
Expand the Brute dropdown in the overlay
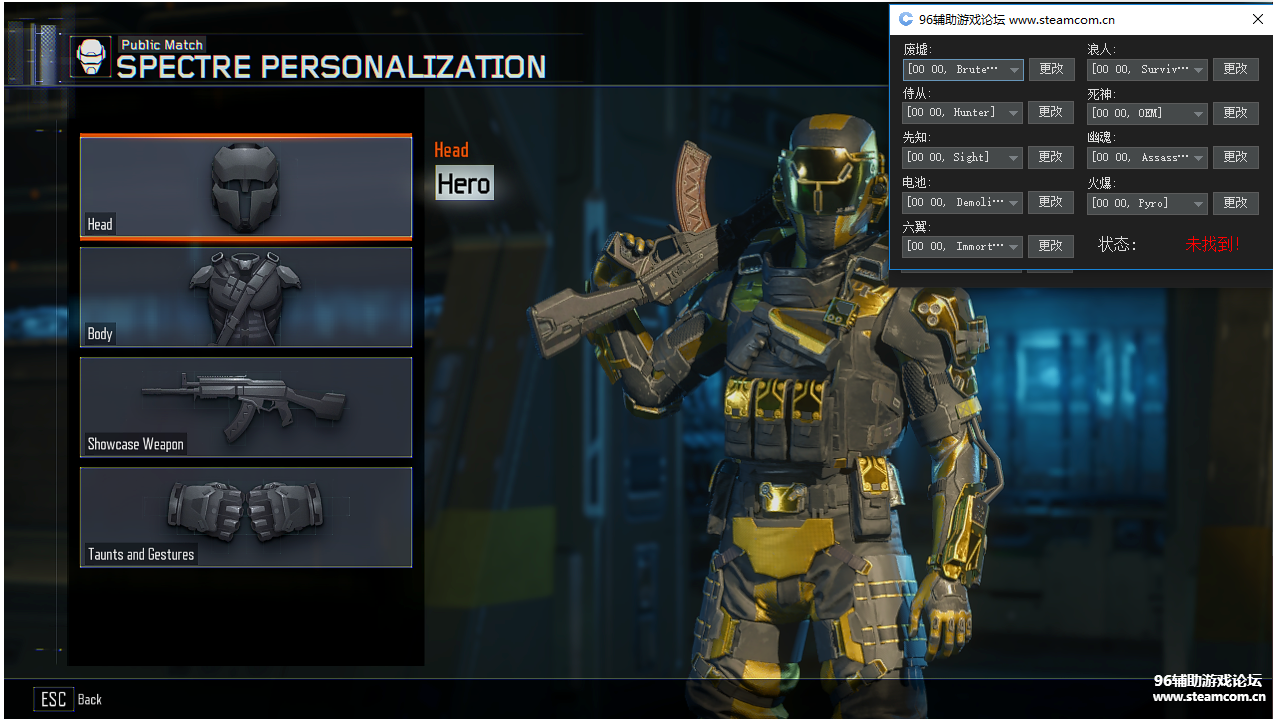[1014, 70]
